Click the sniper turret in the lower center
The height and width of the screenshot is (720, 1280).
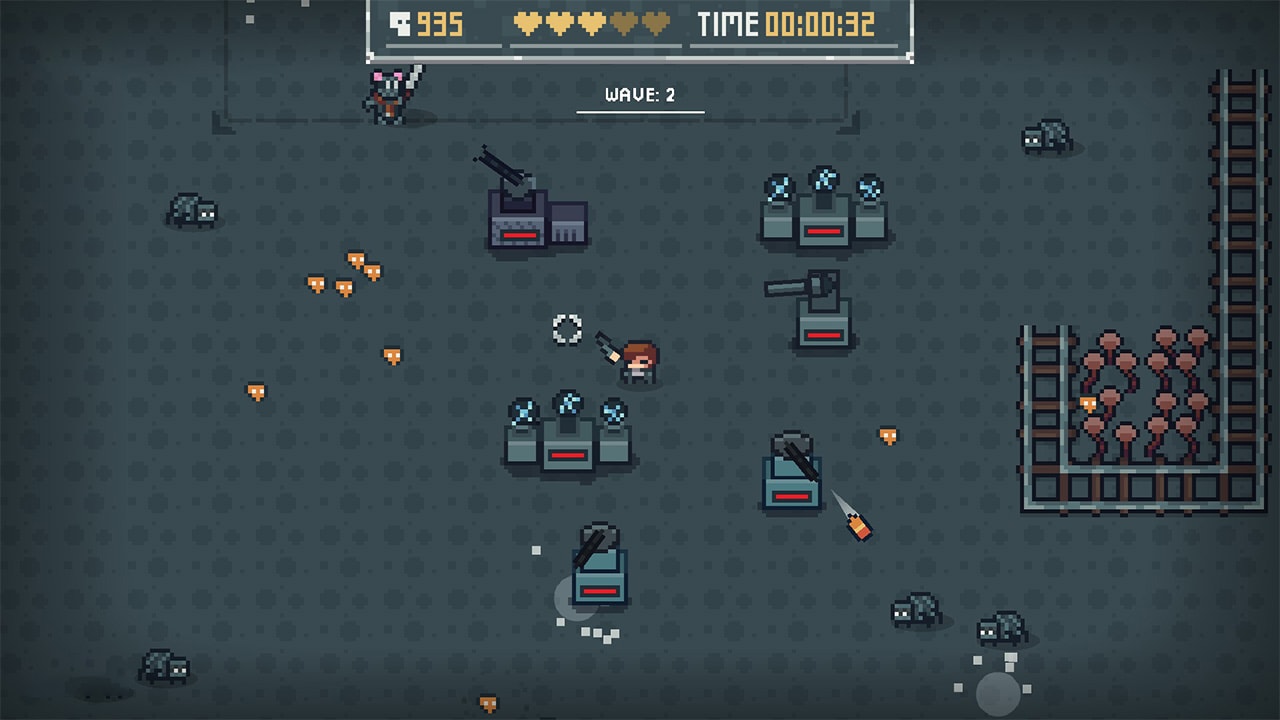pos(598,580)
